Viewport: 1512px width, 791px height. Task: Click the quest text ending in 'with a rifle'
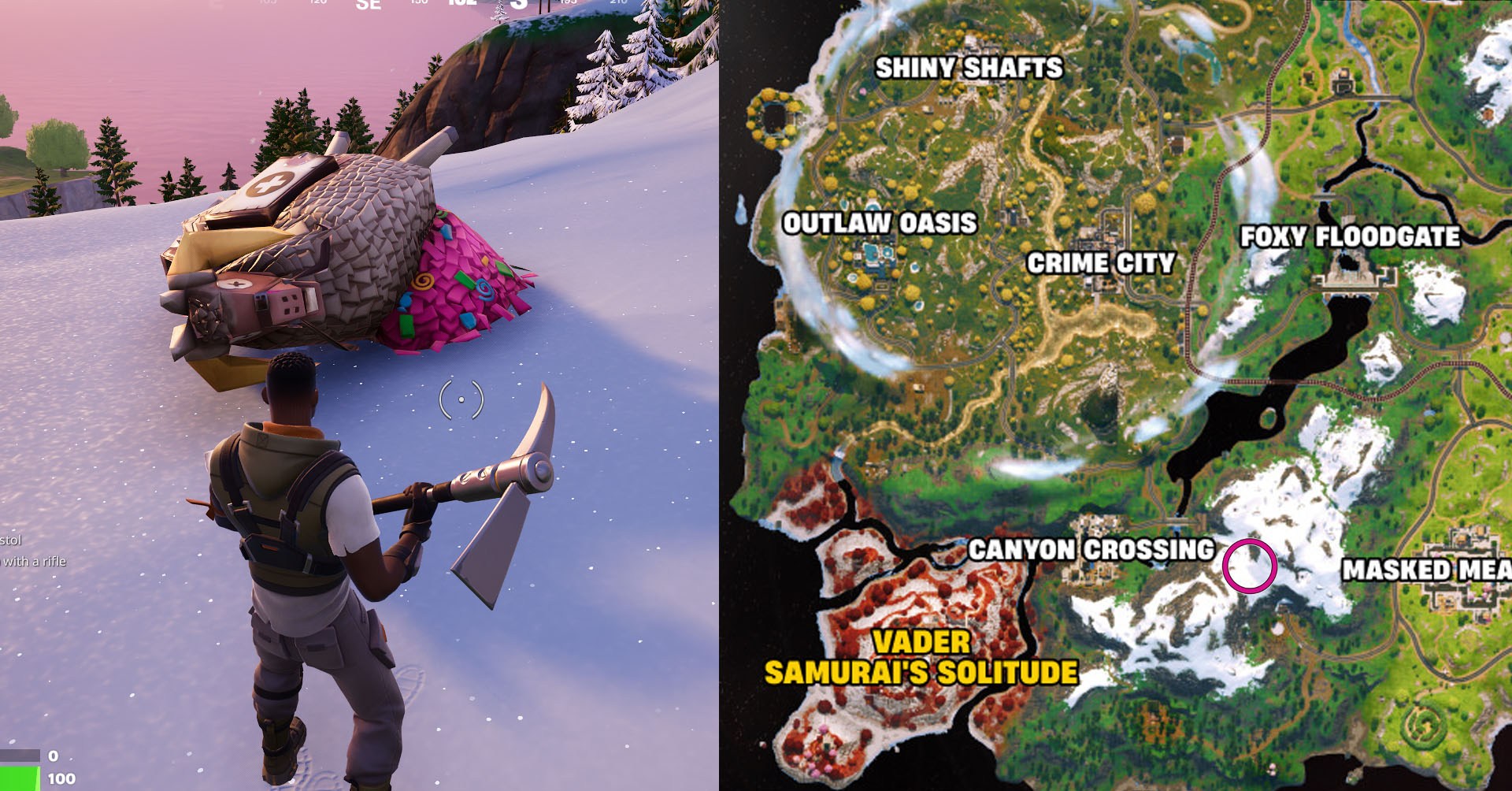[x=35, y=563]
